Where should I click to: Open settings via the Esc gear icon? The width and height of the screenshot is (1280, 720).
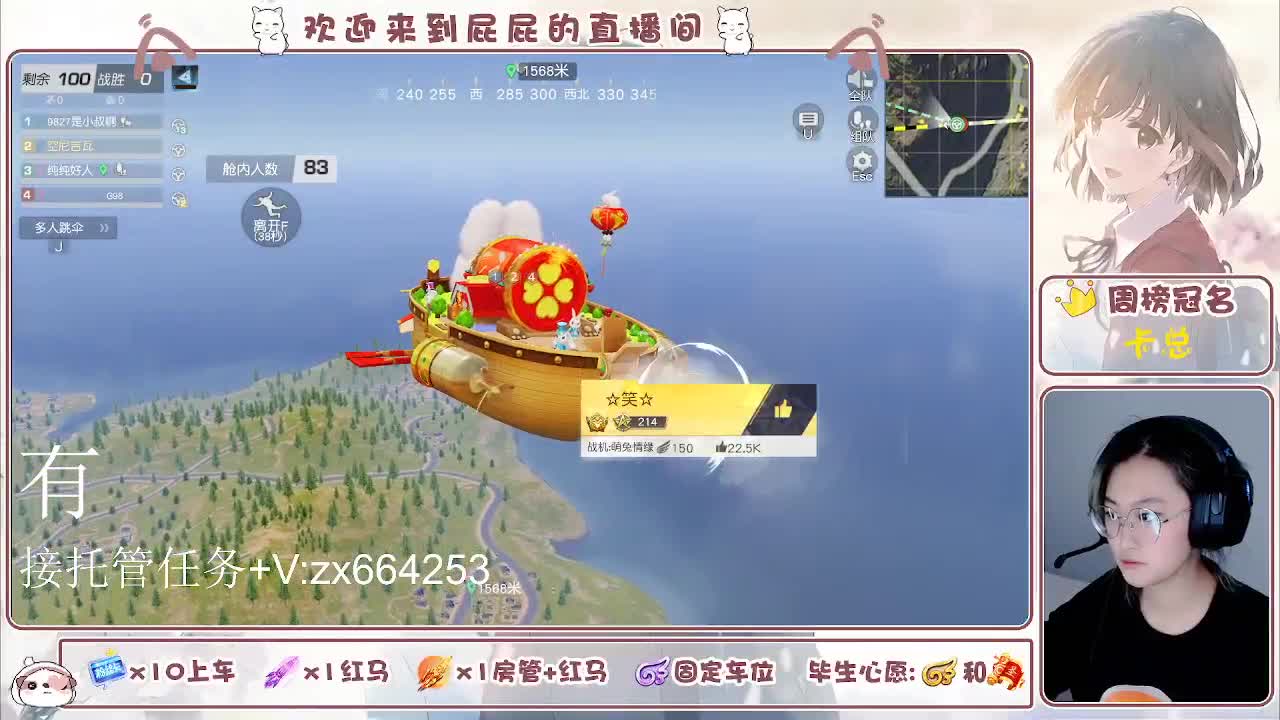pos(862,162)
